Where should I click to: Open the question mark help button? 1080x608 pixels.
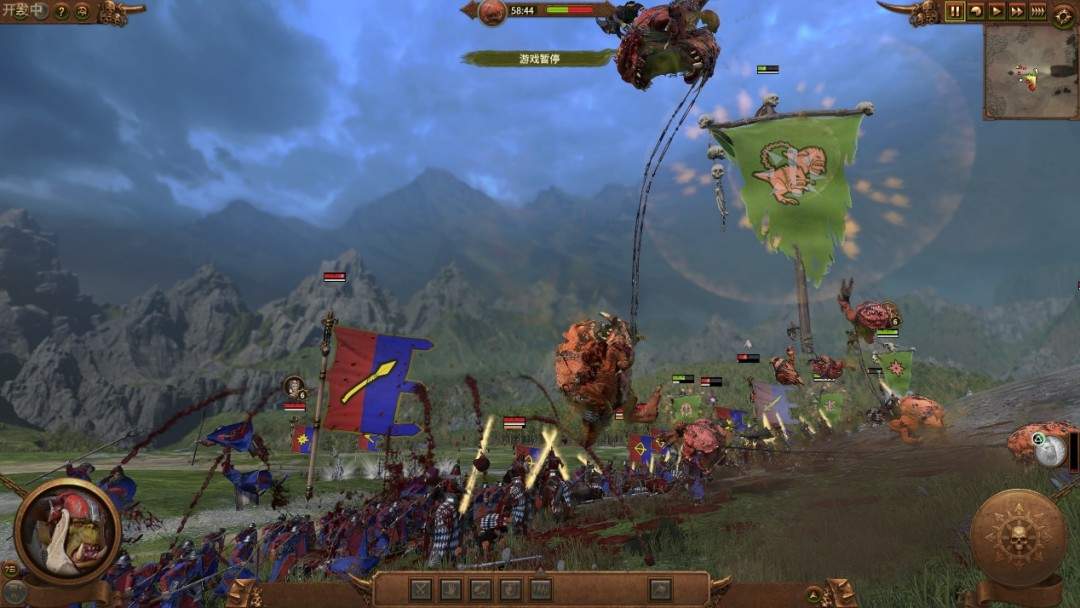pyautogui.click(x=61, y=12)
